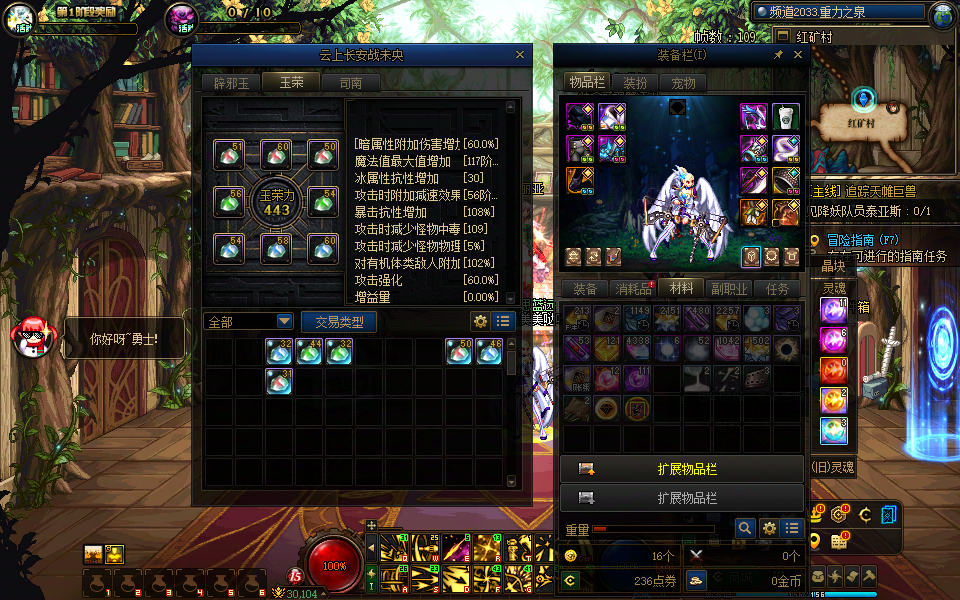Switch to the 辟邪玉 tab

(231, 83)
